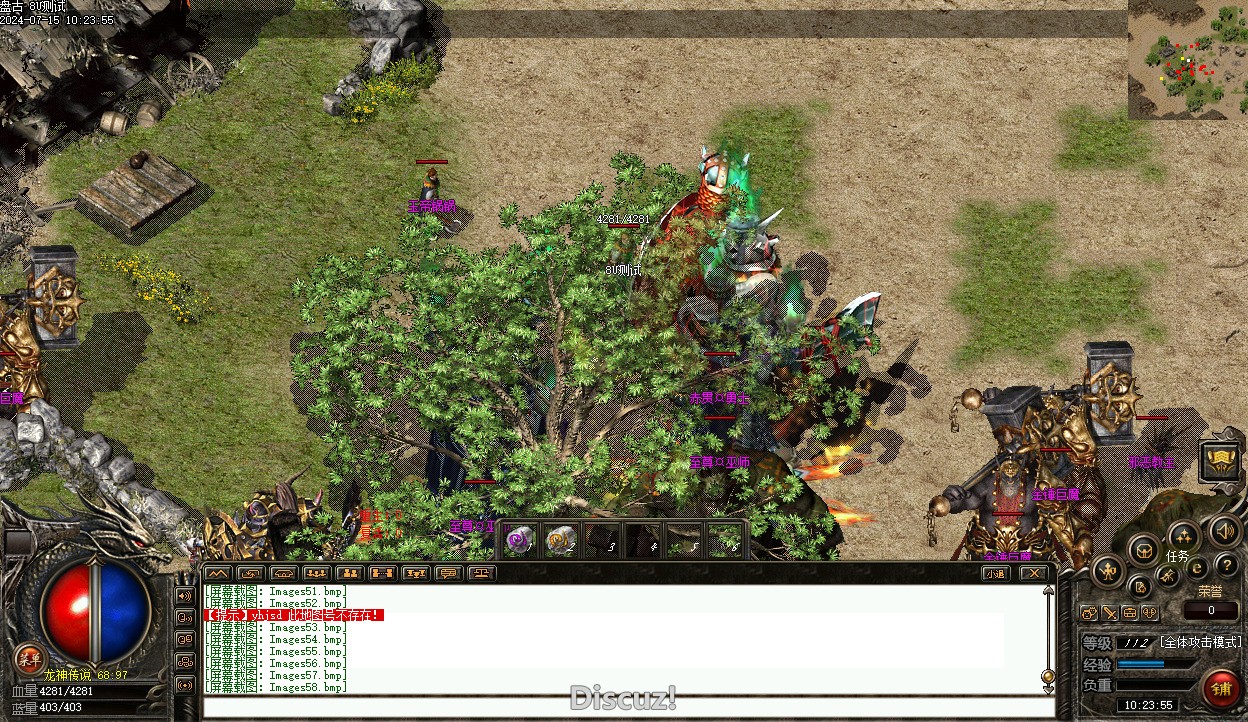Image resolution: width=1248 pixels, height=722 pixels.
Task: Click the 小退 logout button
Action: pyautogui.click(x=994, y=573)
